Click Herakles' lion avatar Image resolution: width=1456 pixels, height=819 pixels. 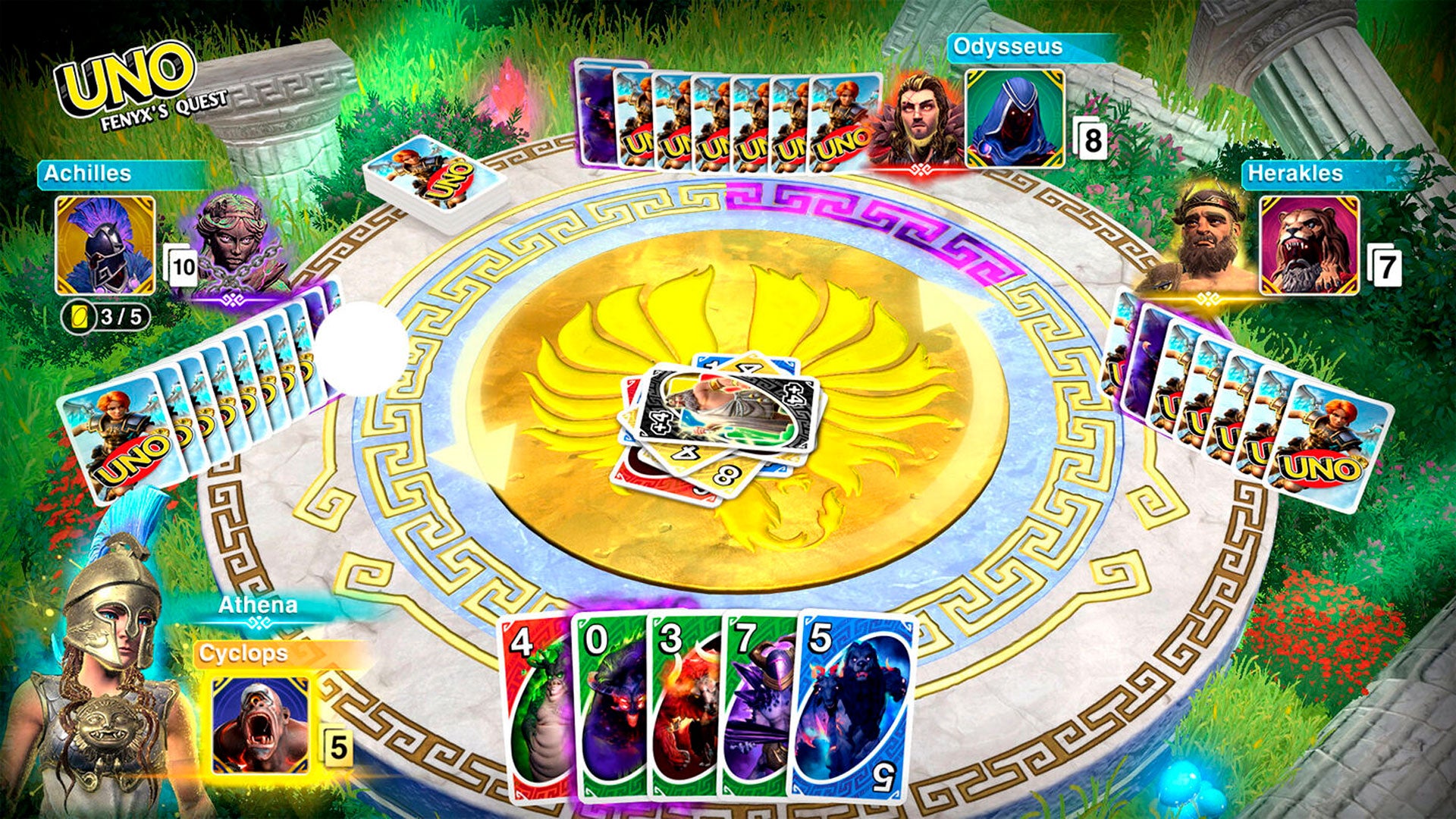pyautogui.click(x=1309, y=245)
